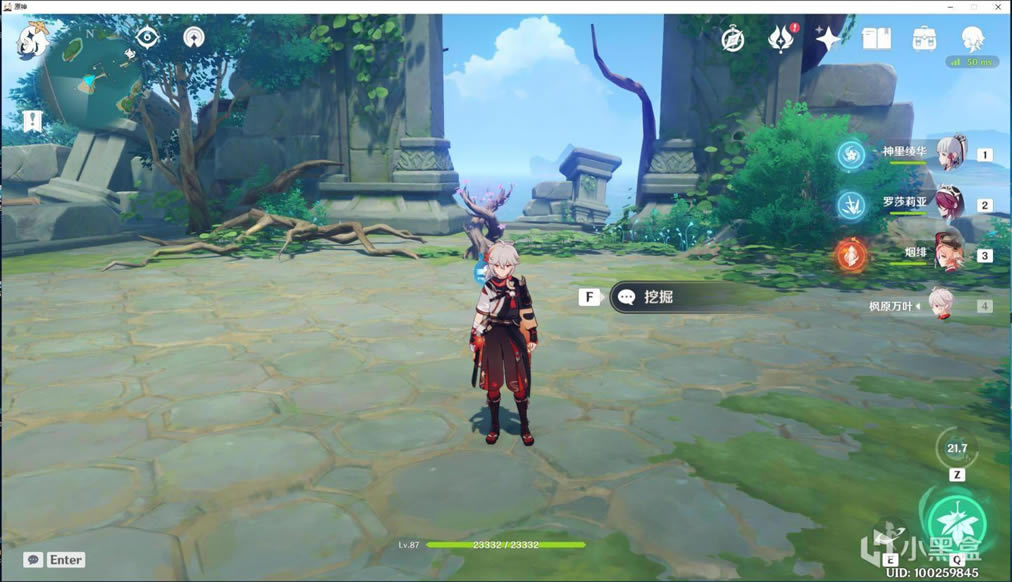Switch to party member 罗莎莉亚
The image size is (1012, 582).
click(950, 204)
